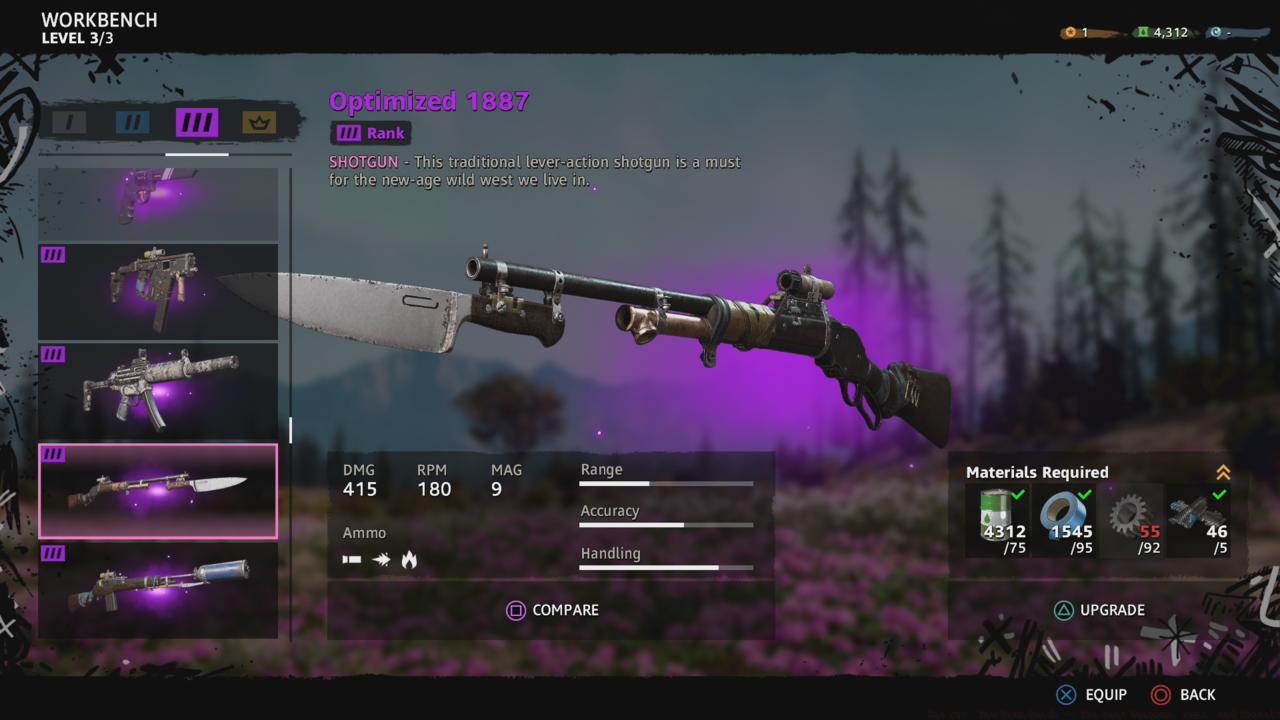Image resolution: width=1280 pixels, height=720 pixels.
Task: Switch to the Rank II weapons tab
Action: pyautogui.click(x=131, y=122)
